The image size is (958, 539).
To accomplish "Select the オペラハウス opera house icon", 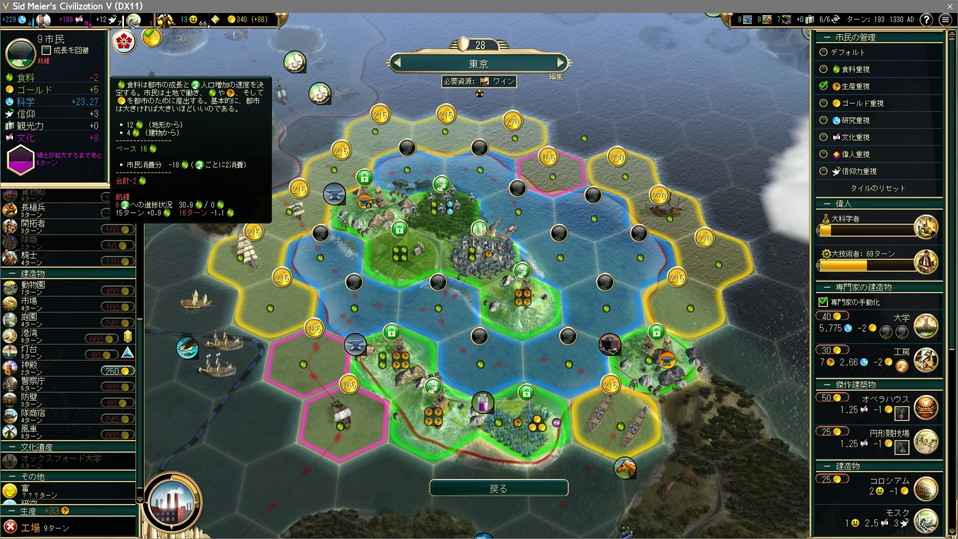I will [x=926, y=406].
